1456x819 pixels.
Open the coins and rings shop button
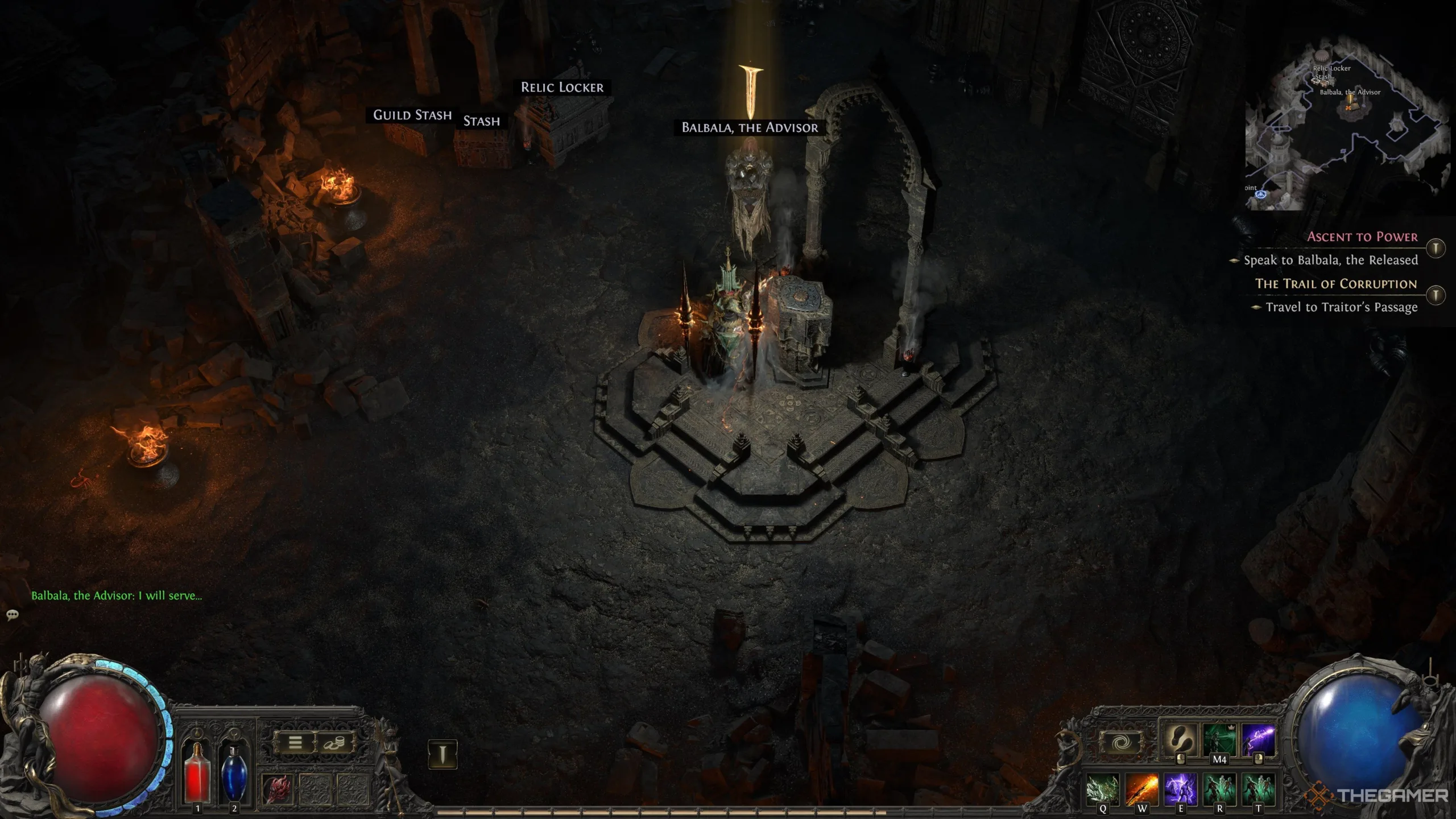tap(334, 743)
